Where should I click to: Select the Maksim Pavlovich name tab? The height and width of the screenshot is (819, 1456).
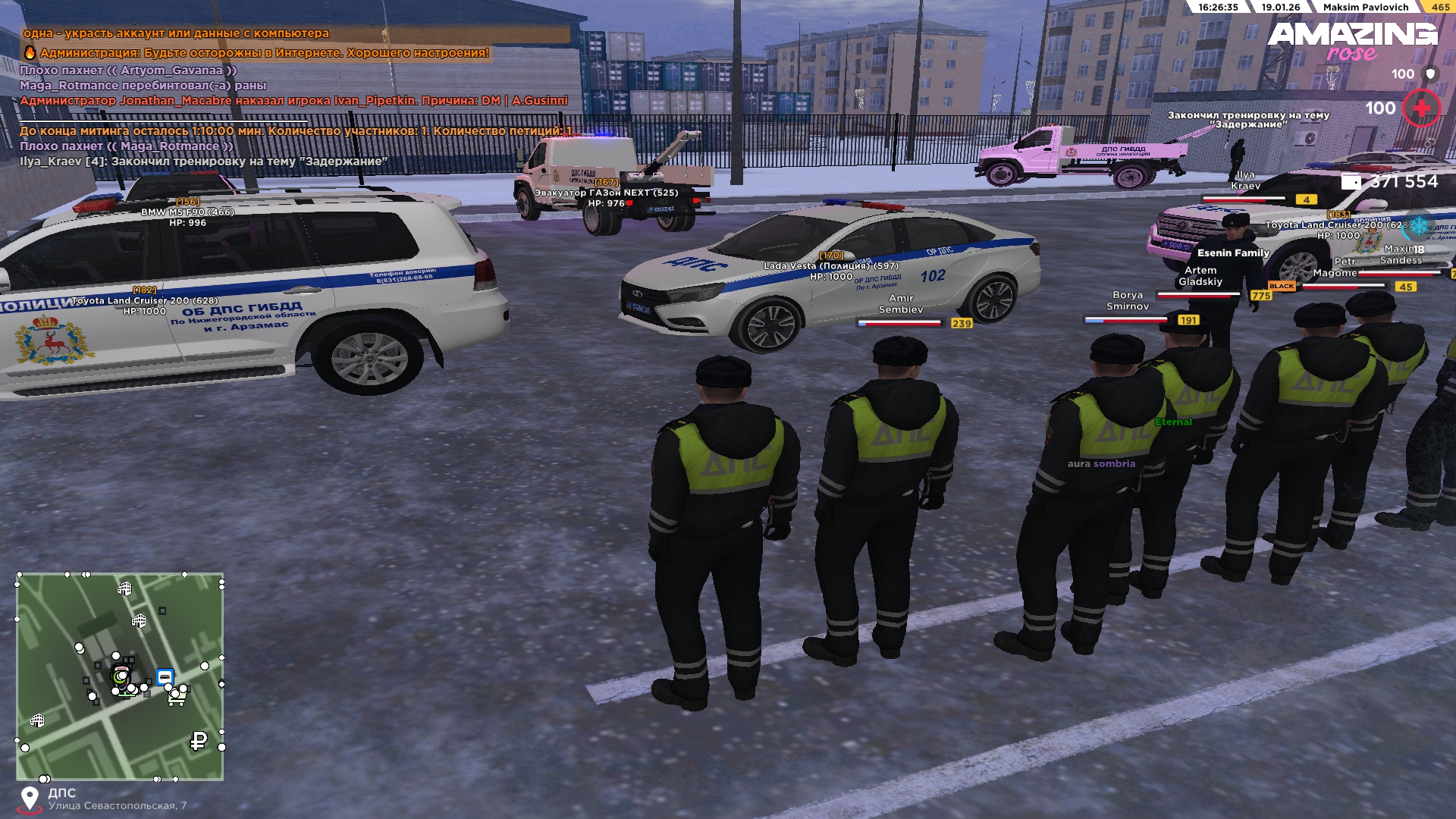coord(1365,7)
